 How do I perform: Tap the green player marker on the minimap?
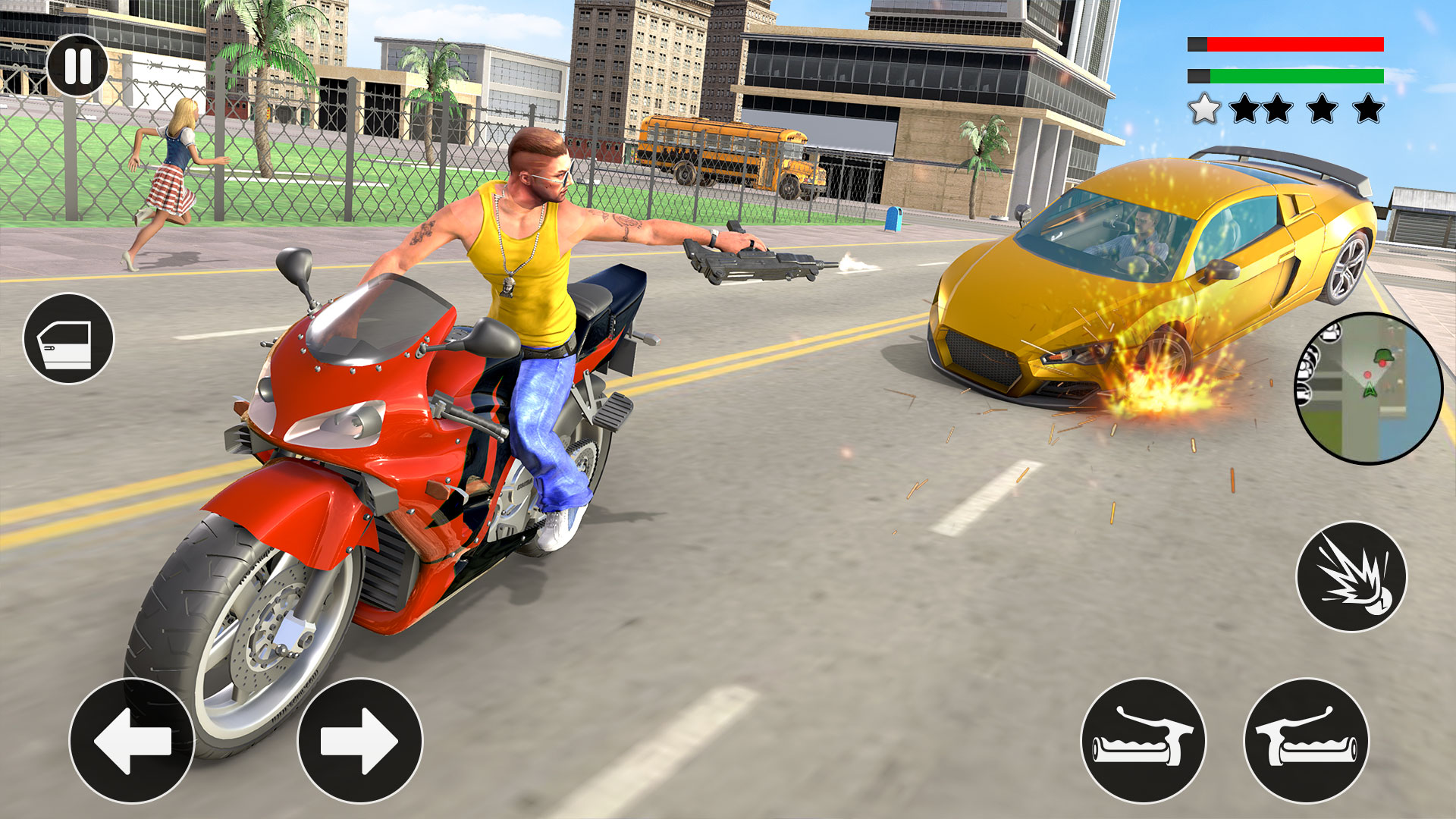click(1369, 390)
